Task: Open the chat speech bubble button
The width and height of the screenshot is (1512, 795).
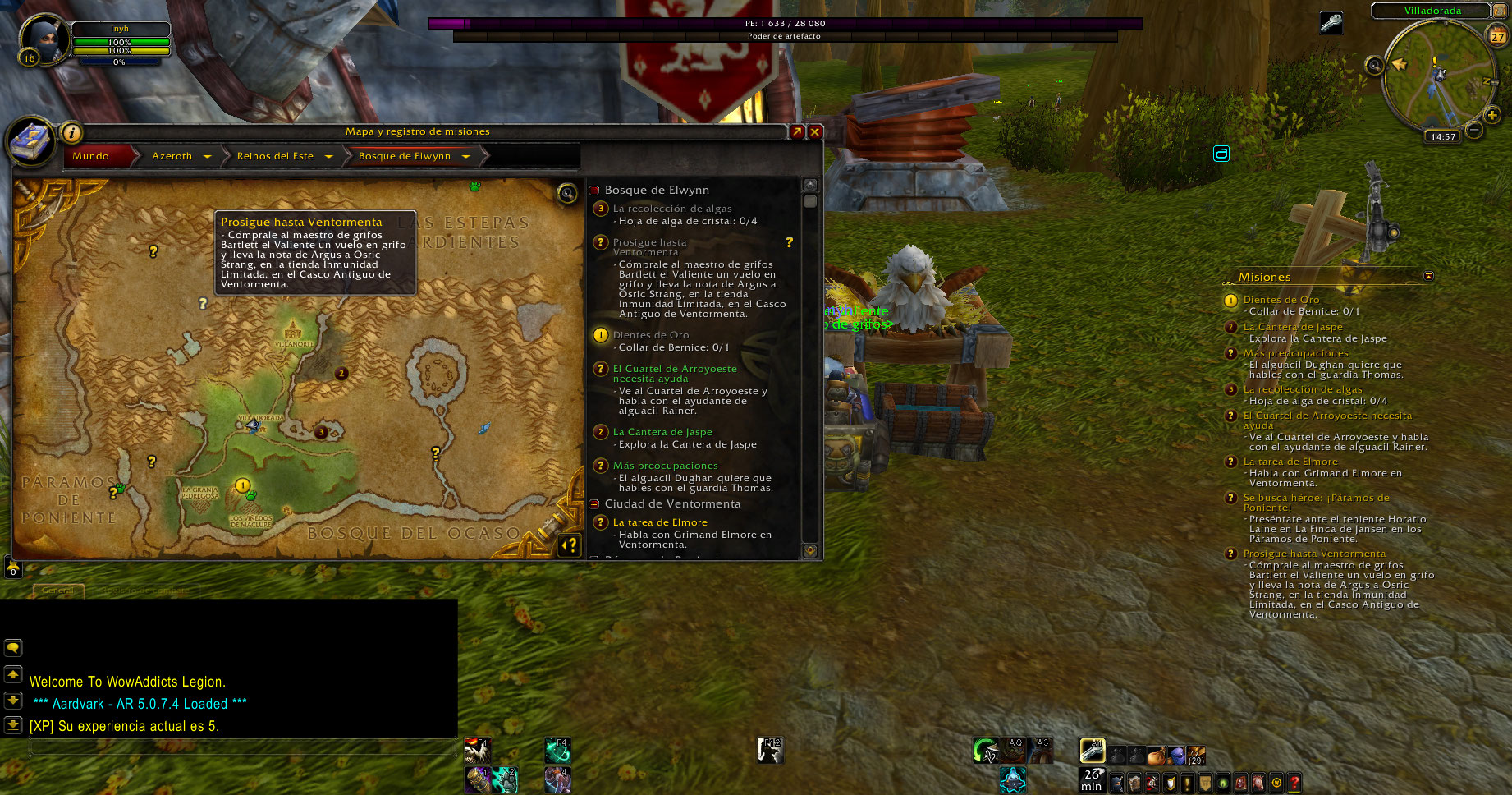Action: 13,648
